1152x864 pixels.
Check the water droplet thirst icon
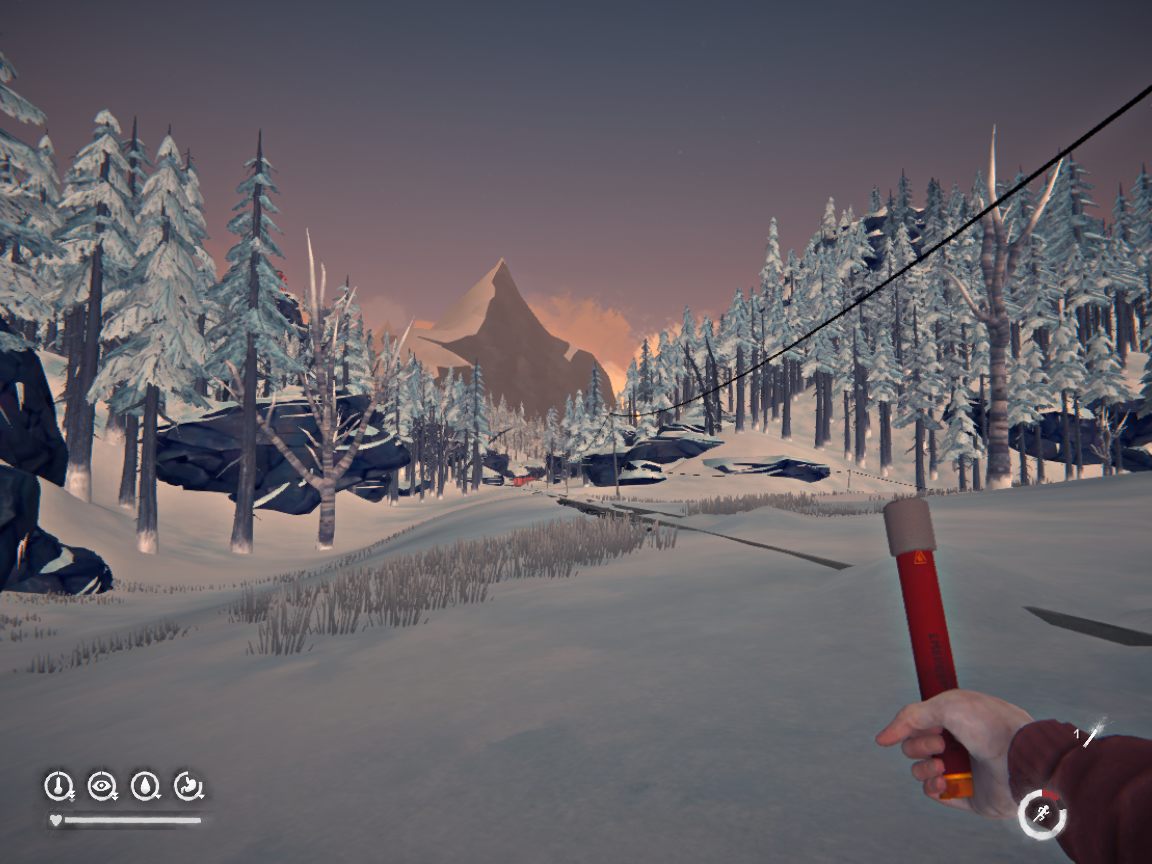tap(145, 786)
